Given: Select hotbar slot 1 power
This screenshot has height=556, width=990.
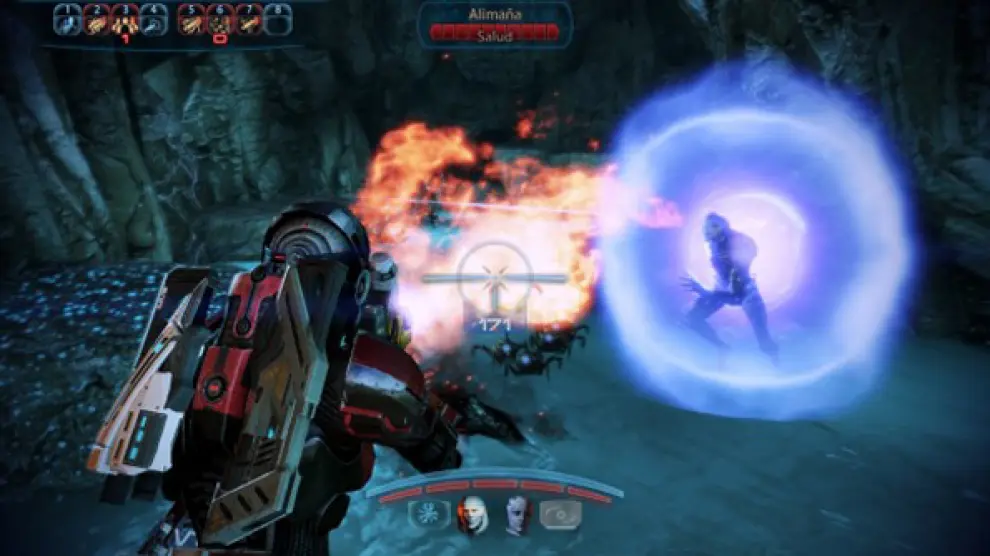Looking at the screenshot, I should click(67, 20).
